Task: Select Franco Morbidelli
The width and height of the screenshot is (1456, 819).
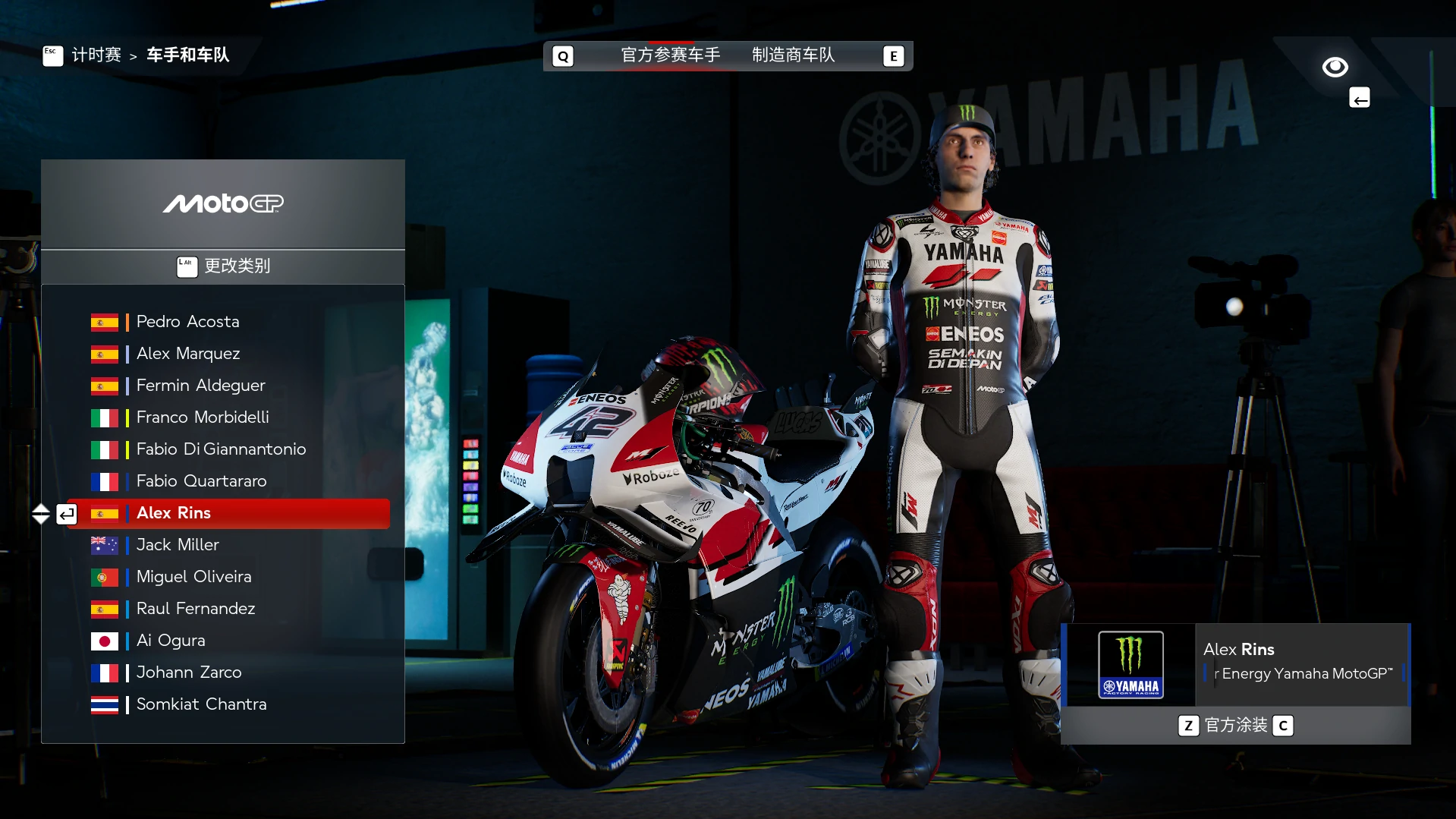Action: [x=203, y=417]
